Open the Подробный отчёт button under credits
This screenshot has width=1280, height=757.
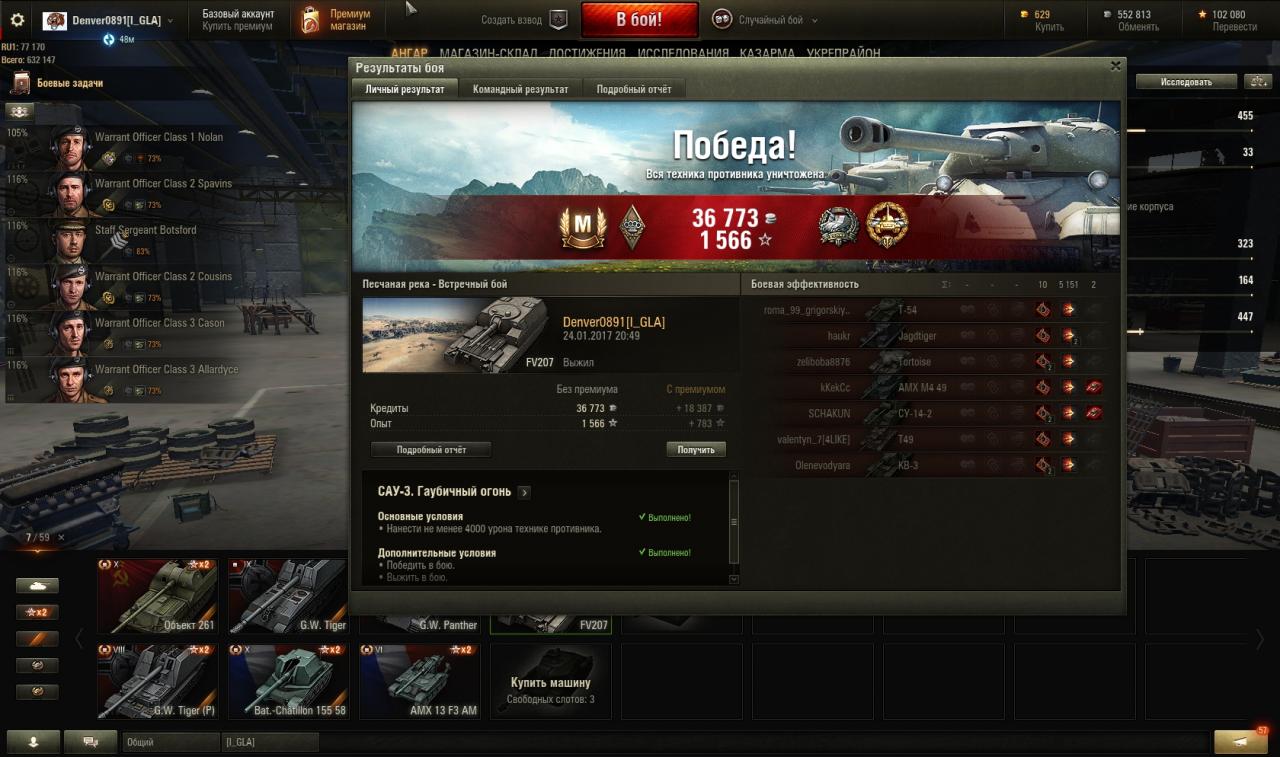pyautogui.click(x=431, y=450)
